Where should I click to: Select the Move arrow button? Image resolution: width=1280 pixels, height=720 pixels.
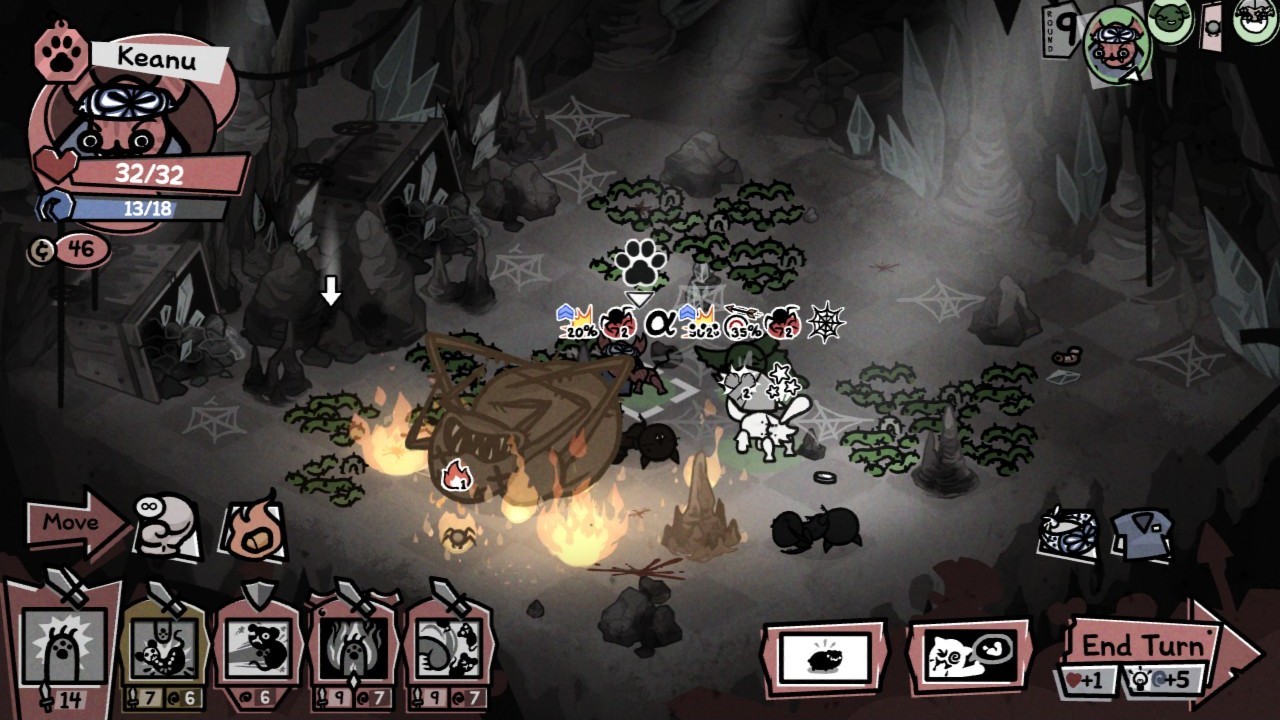(x=74, y=522)
